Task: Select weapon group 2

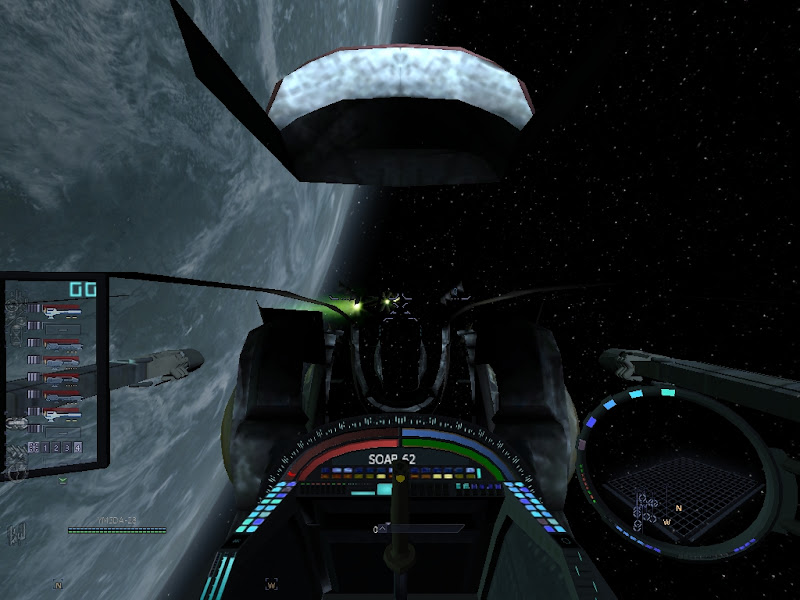Action: point(57,446)
